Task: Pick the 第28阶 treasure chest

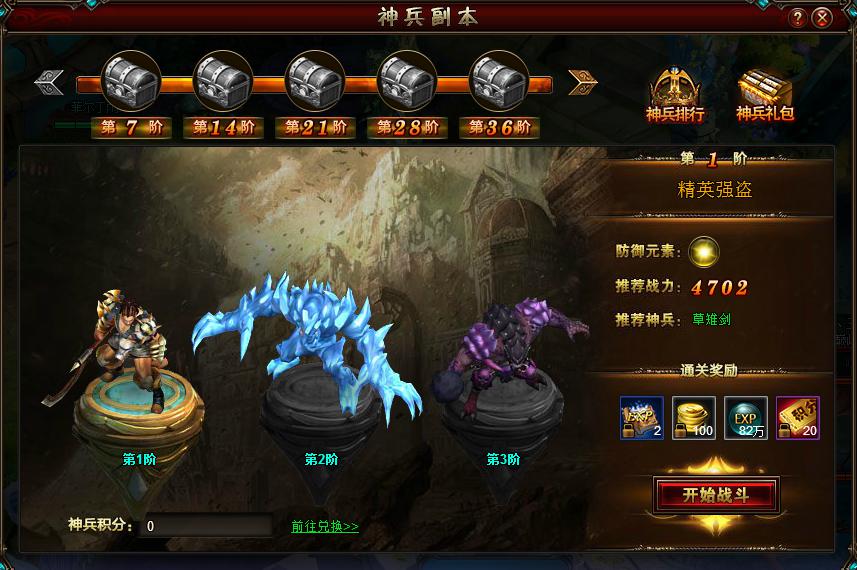Action: coord(407,78)
